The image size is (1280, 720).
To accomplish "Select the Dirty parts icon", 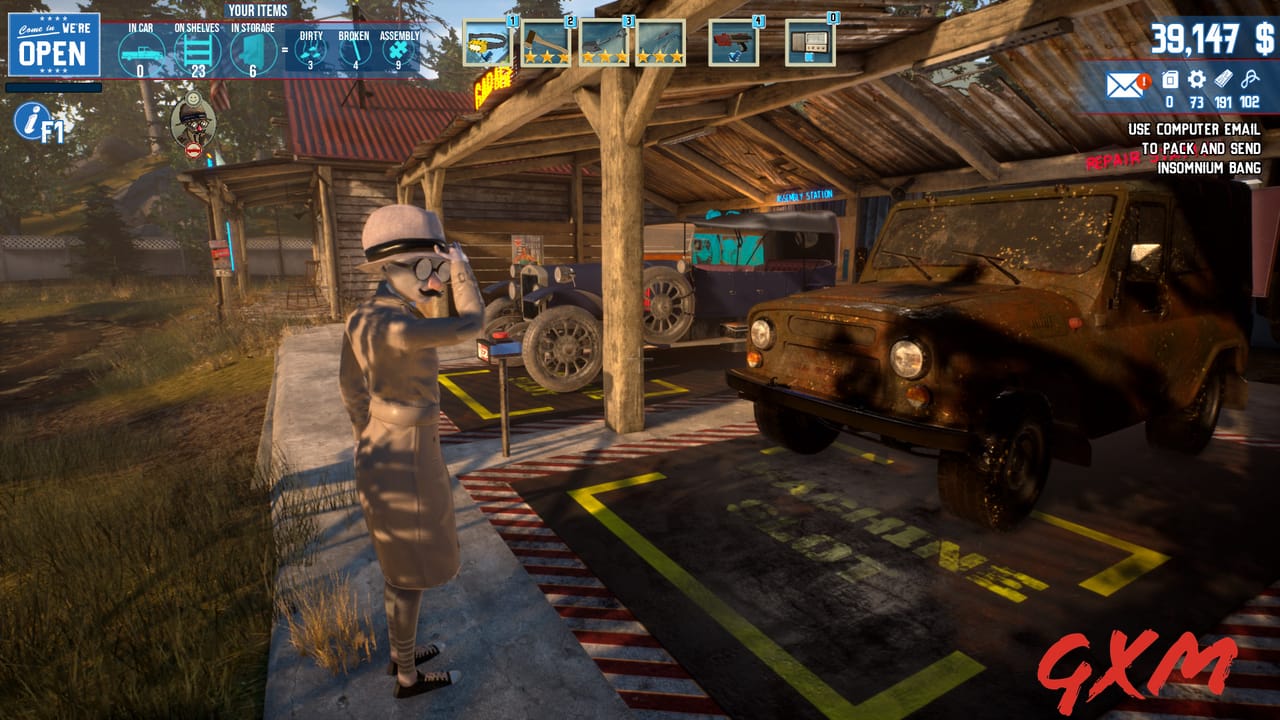I will point(310,49).
